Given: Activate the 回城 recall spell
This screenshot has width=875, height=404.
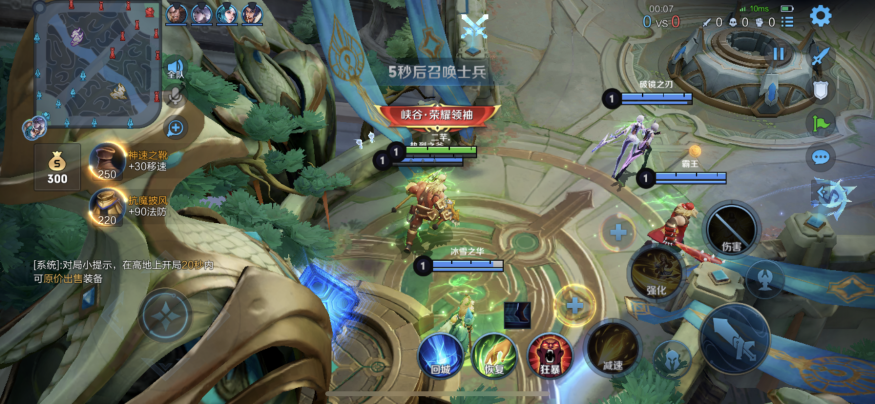Looking at the screenshot, I should 438,353.
